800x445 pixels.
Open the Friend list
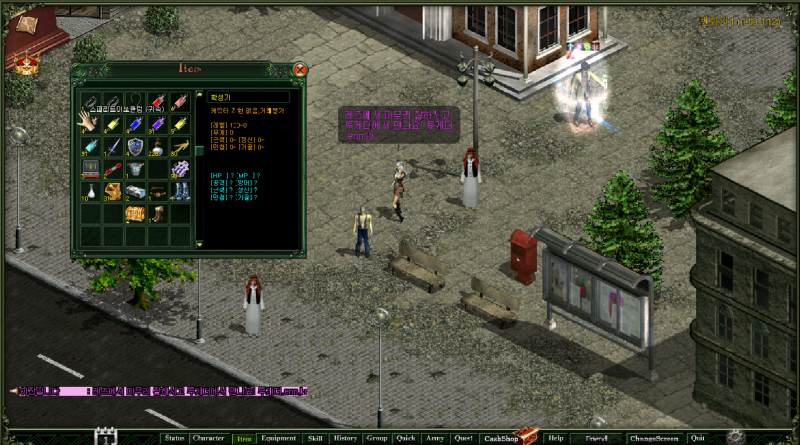point(597,438)
